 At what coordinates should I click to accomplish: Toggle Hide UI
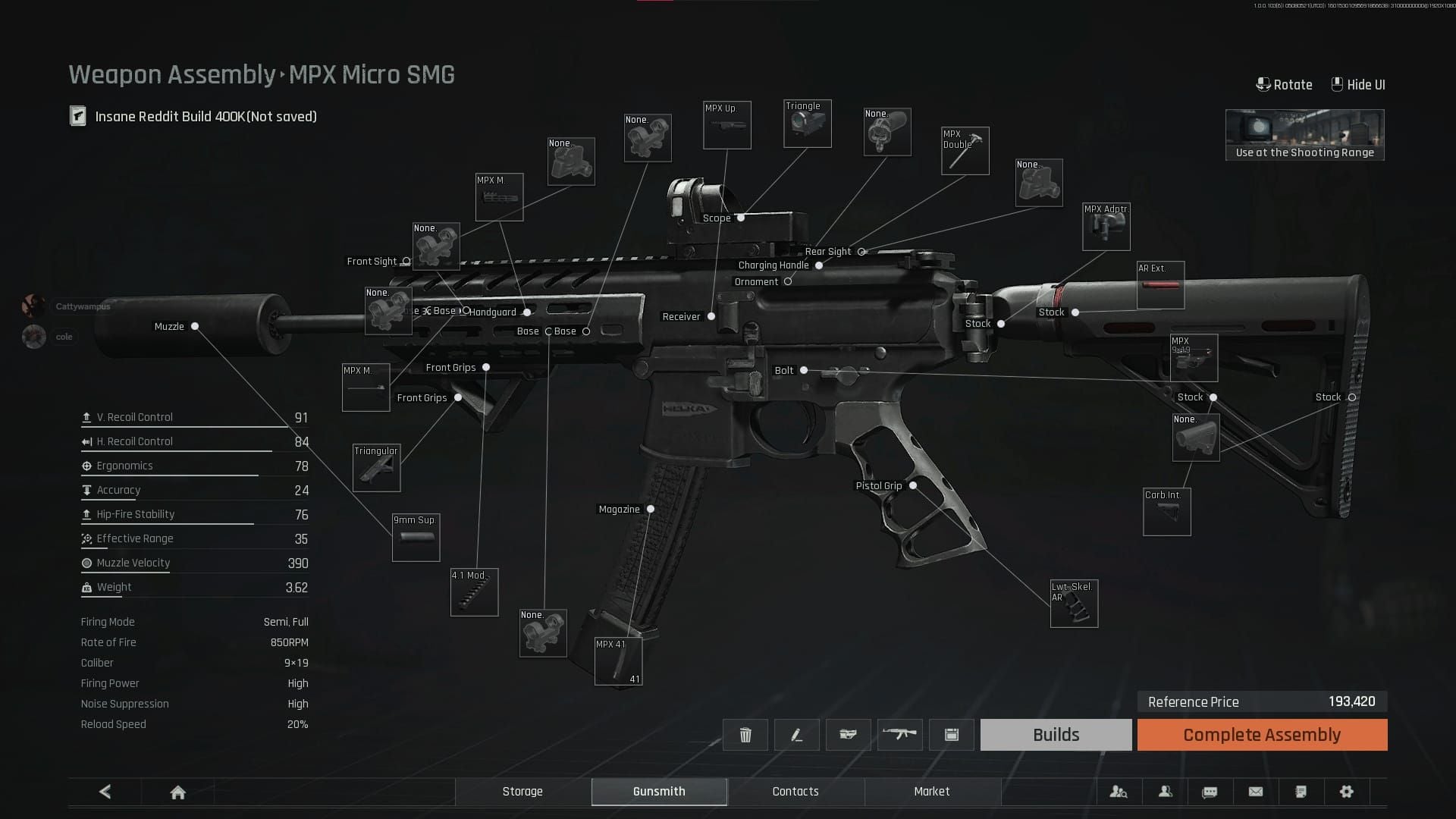point(1357,84)
